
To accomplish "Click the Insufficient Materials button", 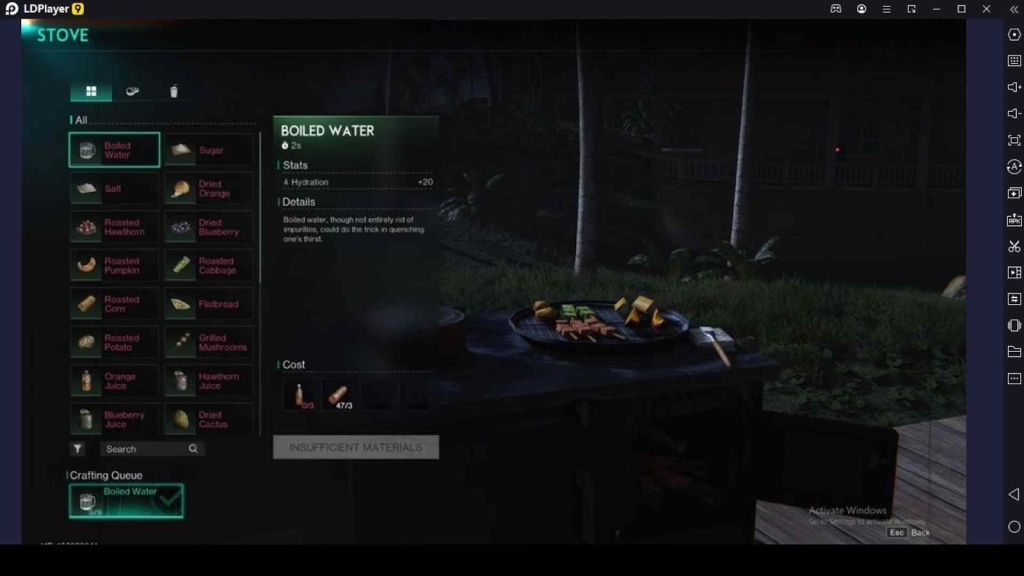I will click(355, 447).
